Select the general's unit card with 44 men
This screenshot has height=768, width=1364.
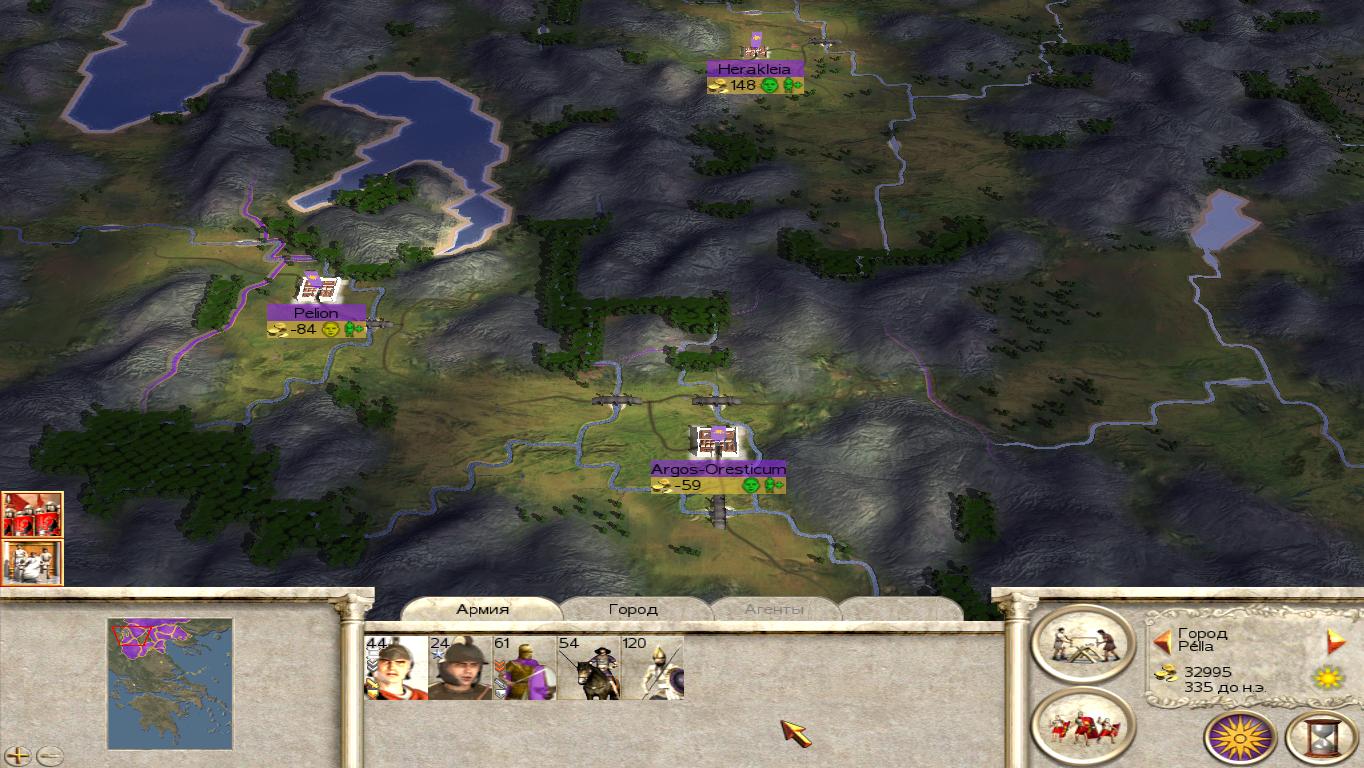pos(396,668)
